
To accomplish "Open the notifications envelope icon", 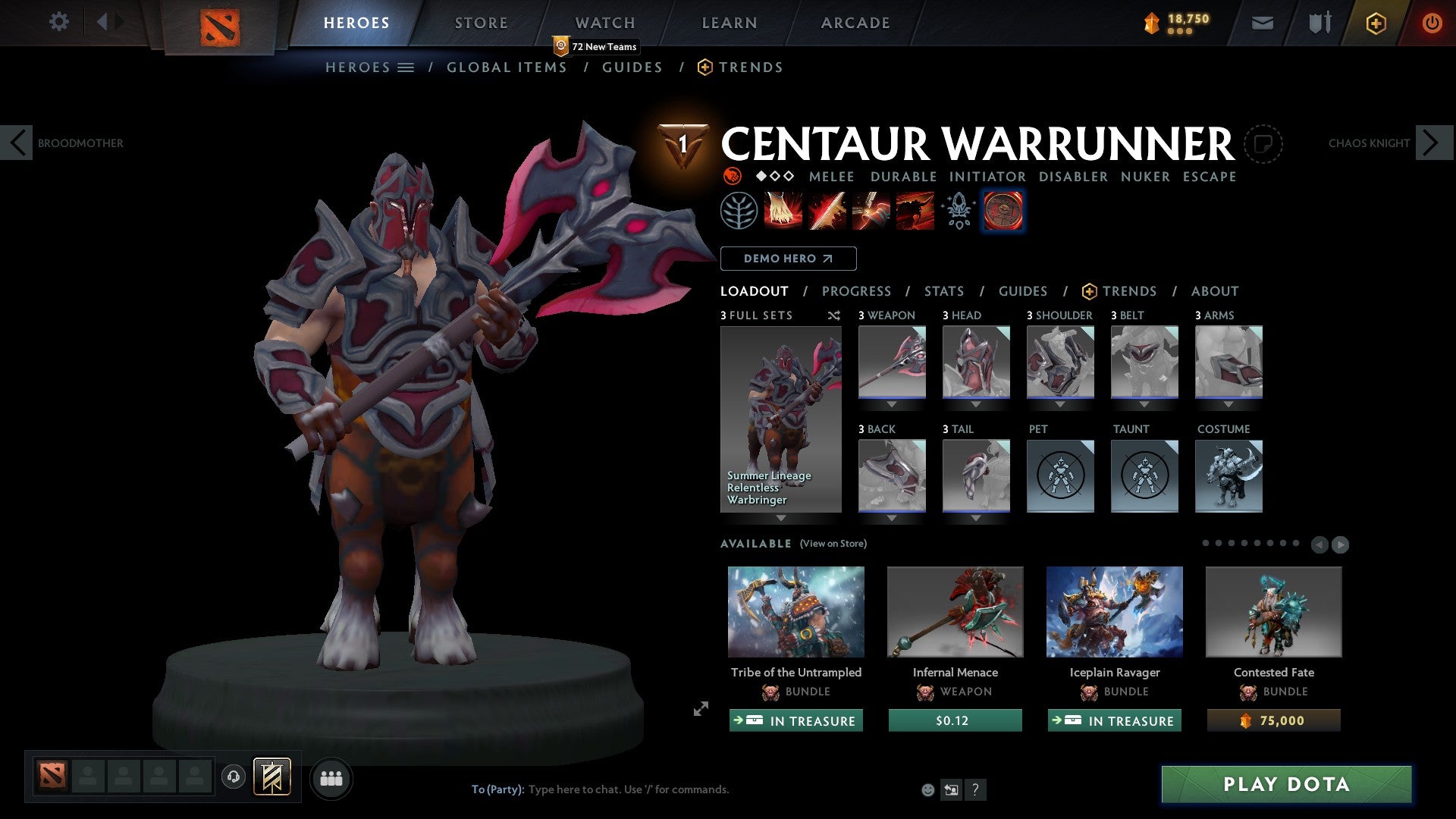I will (x=1262, y=23).
